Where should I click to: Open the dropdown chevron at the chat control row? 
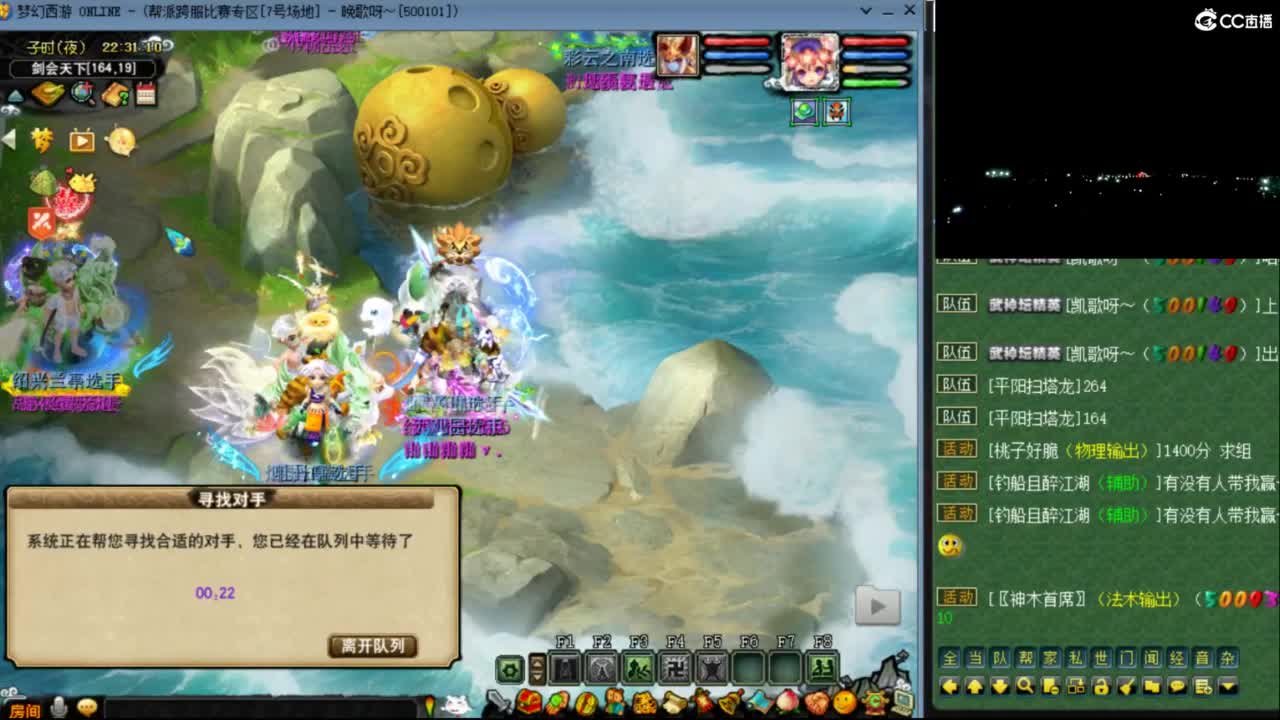tap(1227, 685)
